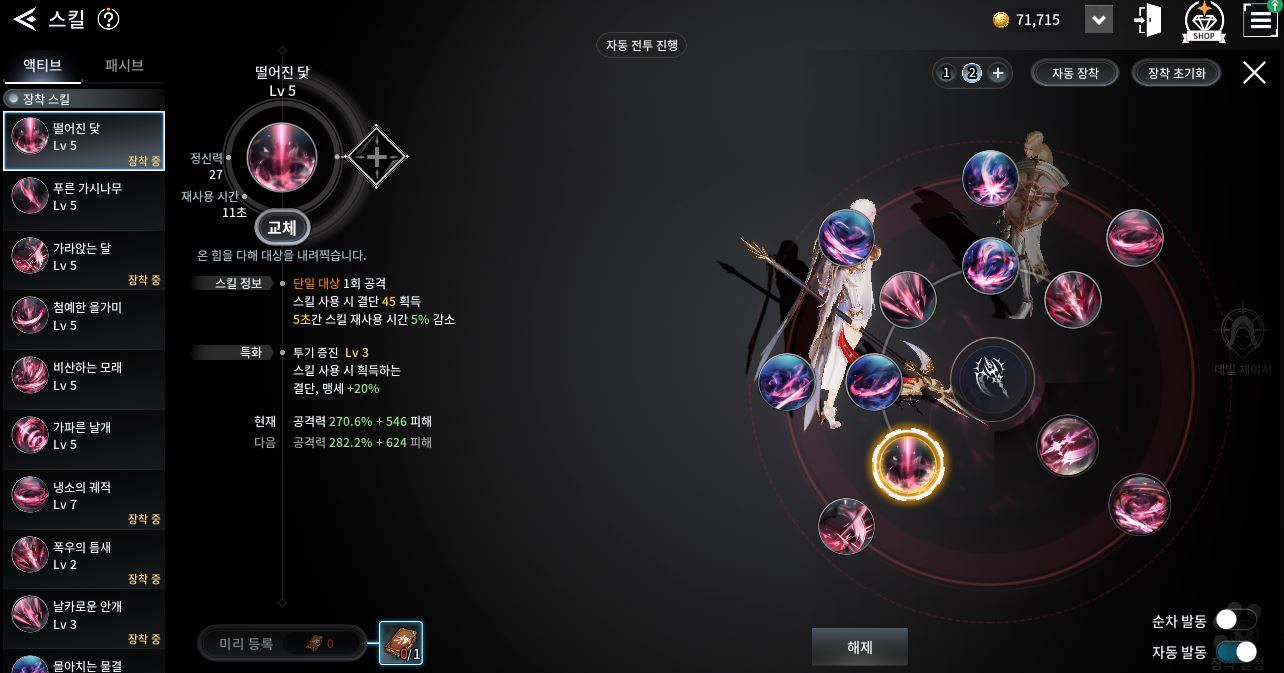
Task: Open the SHOP diamond icon
Action: coord(1204,21)
